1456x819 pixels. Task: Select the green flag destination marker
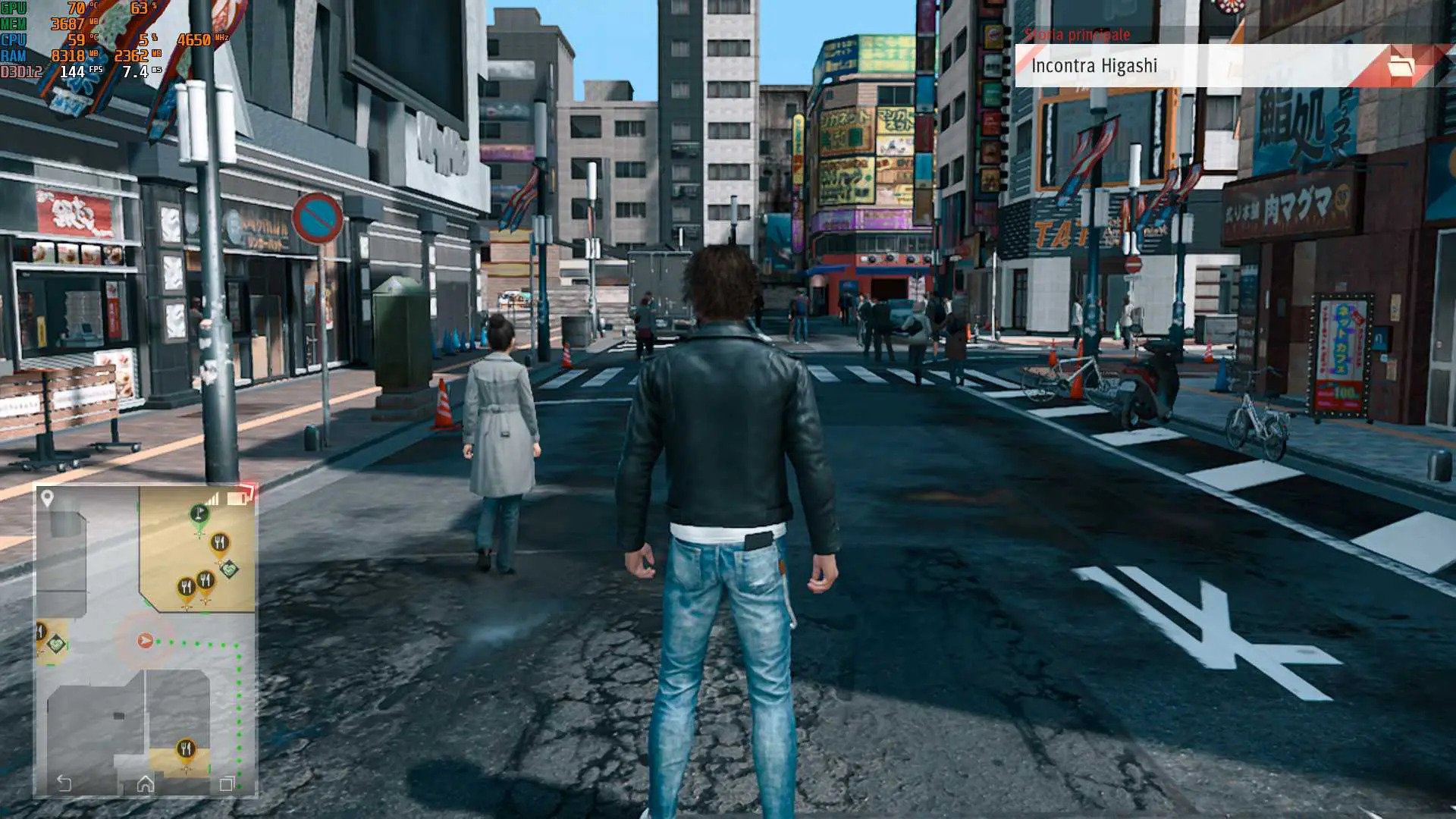(x=199, y=514)
